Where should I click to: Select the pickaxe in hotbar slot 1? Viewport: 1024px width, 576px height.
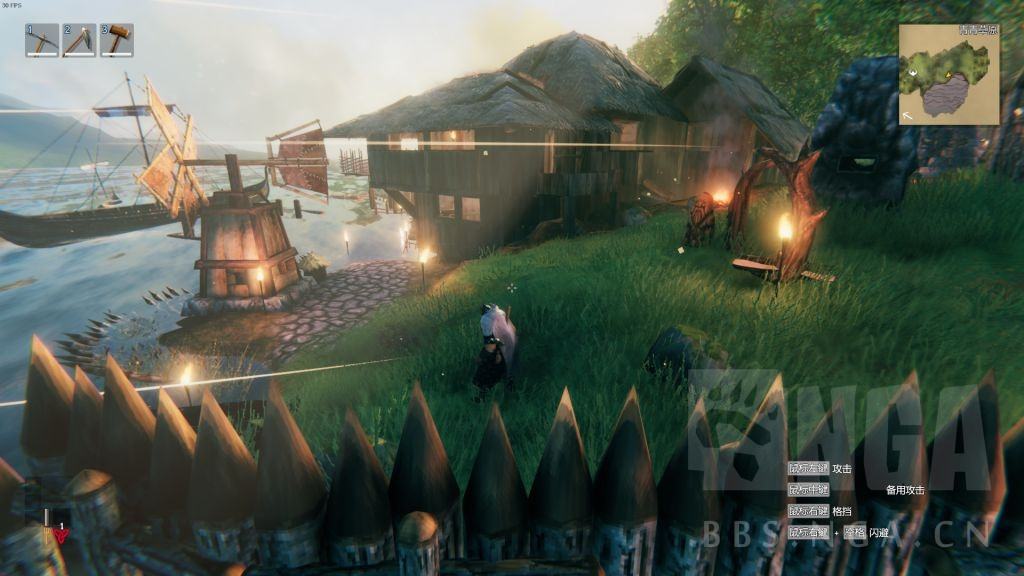coord(42,40)
